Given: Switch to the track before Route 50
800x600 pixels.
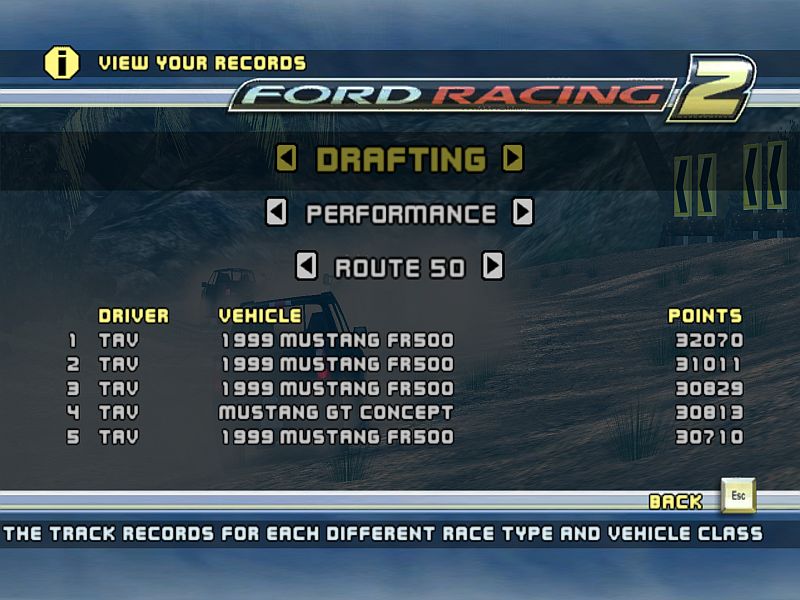Looking at the screenshot, I should click(x=307, y=267).
